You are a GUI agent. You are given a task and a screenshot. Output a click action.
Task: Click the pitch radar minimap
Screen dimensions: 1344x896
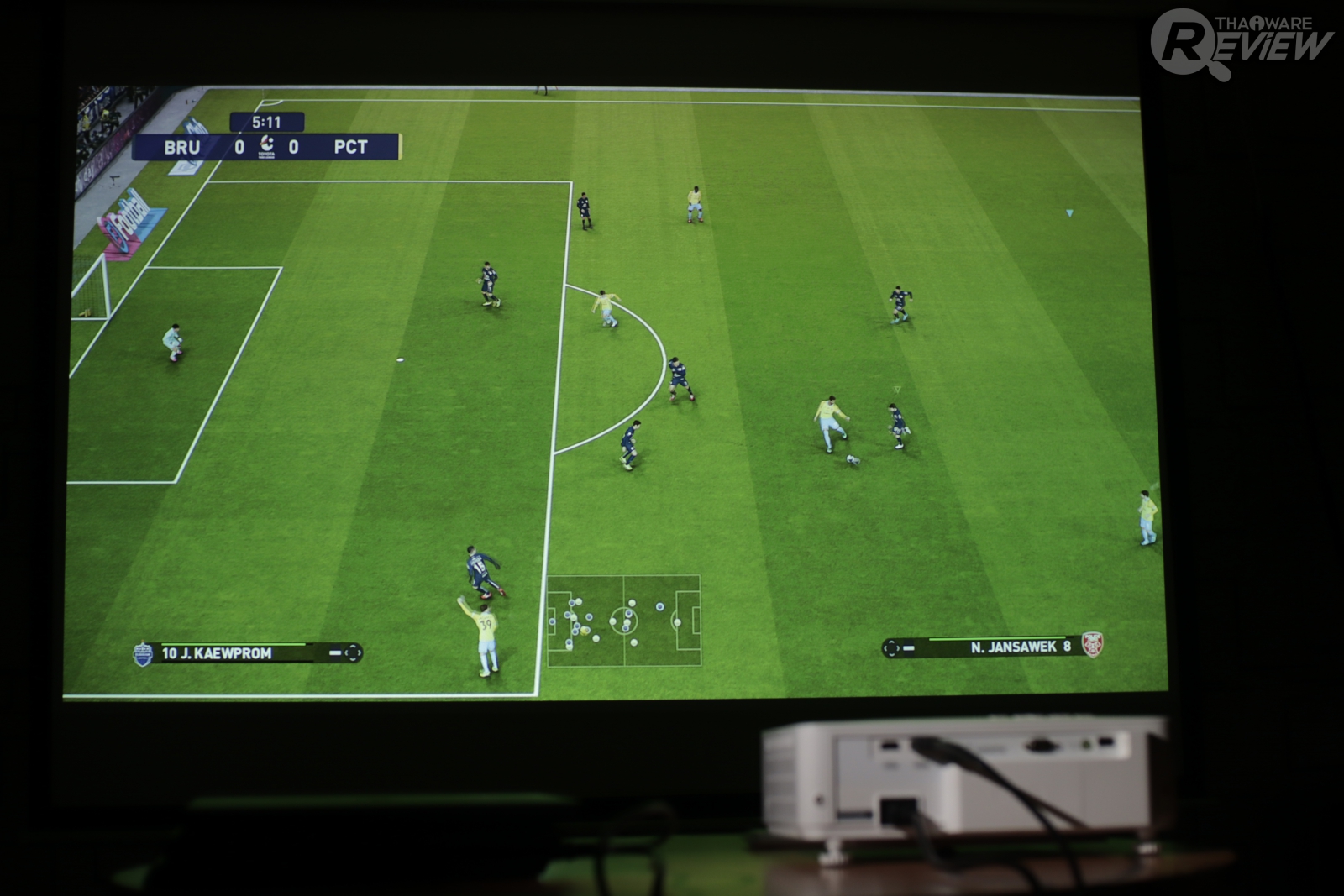click(624, 621)
